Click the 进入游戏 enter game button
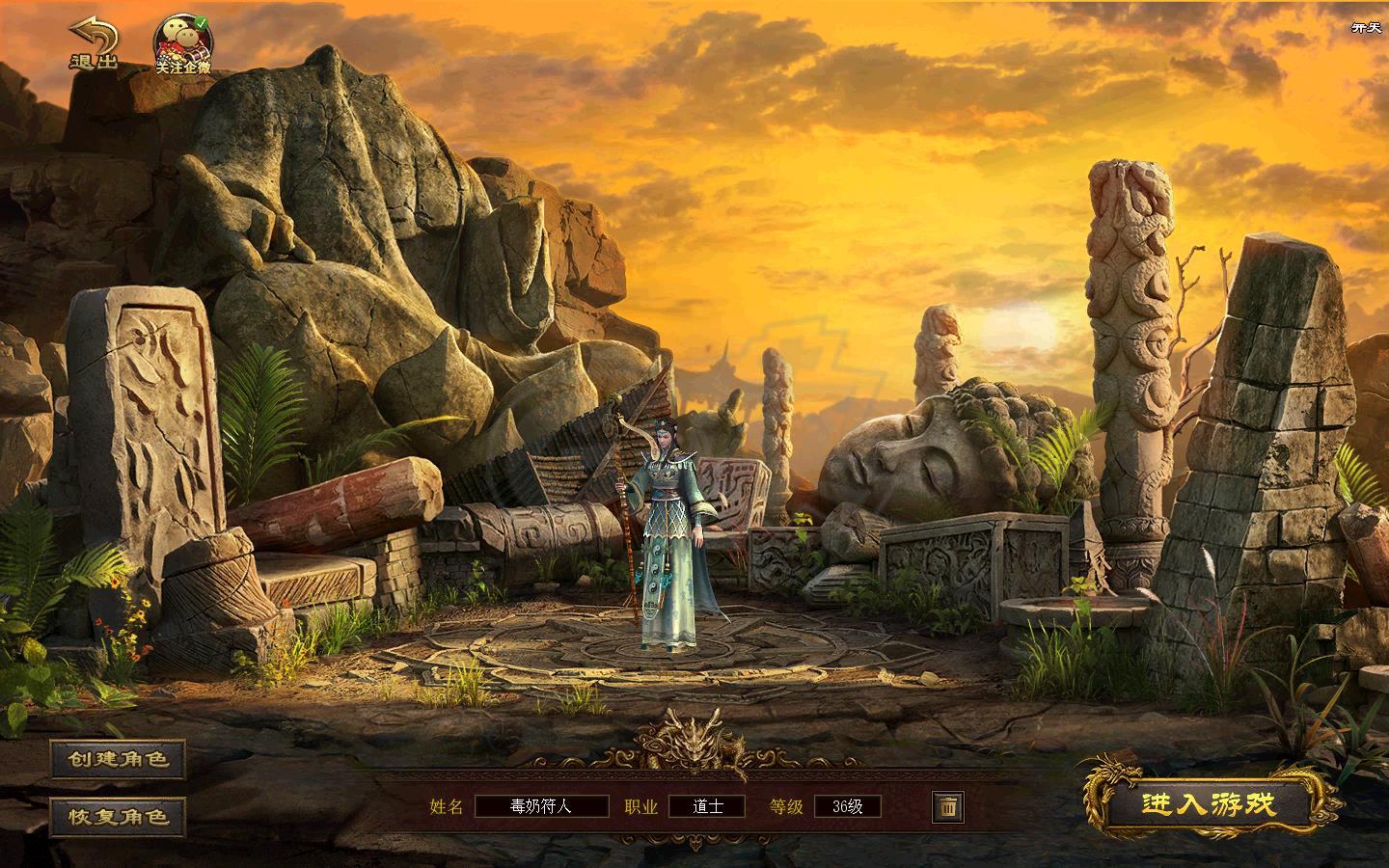The height and width of the screenshot is (868, 1389). coord(1208,804)
